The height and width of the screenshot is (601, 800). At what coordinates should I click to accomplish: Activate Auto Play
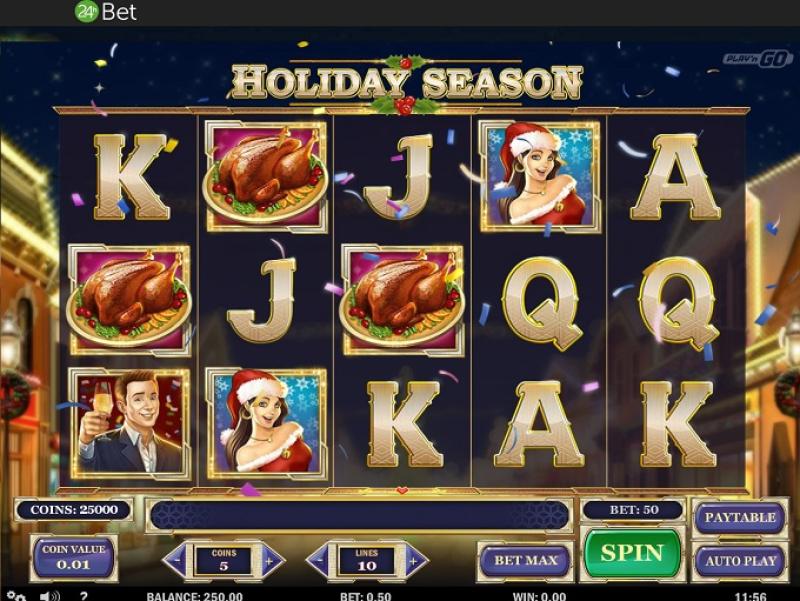pyautogui.click(x=740, y=561)
